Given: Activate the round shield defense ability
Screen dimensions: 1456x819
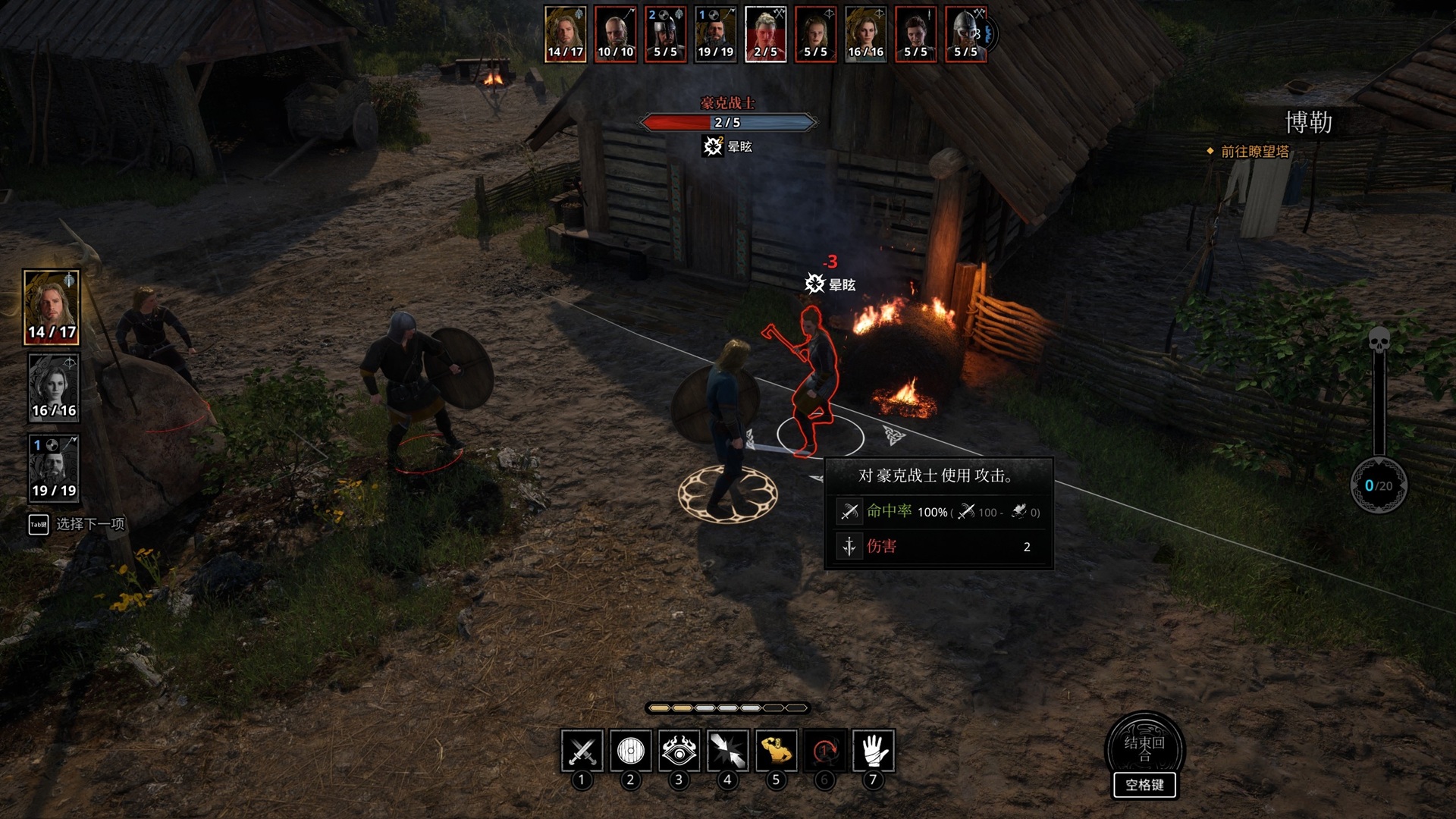Looking at the screenshot, I should (630, 751).
